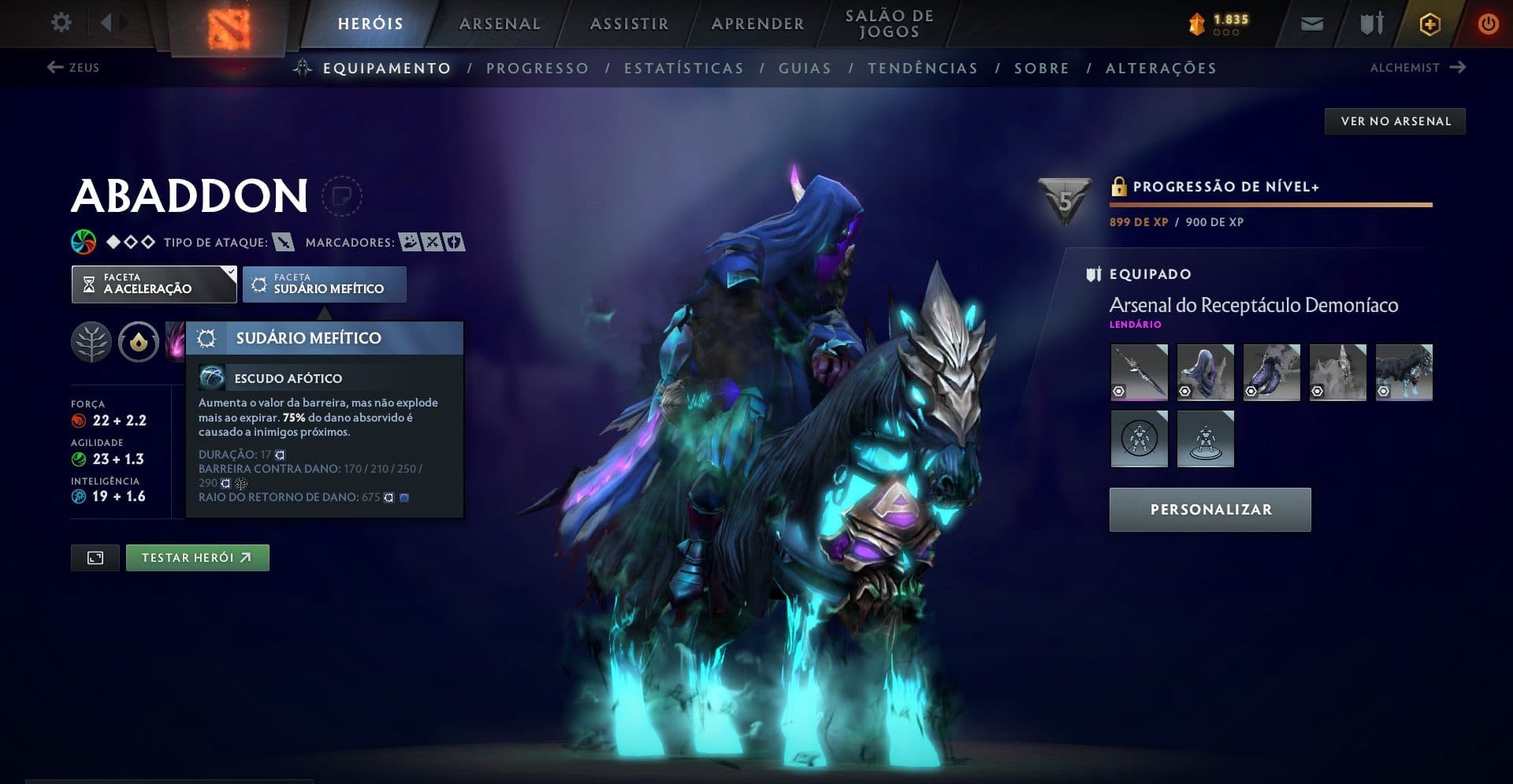Open the settings gear menu

coord(61,23)
